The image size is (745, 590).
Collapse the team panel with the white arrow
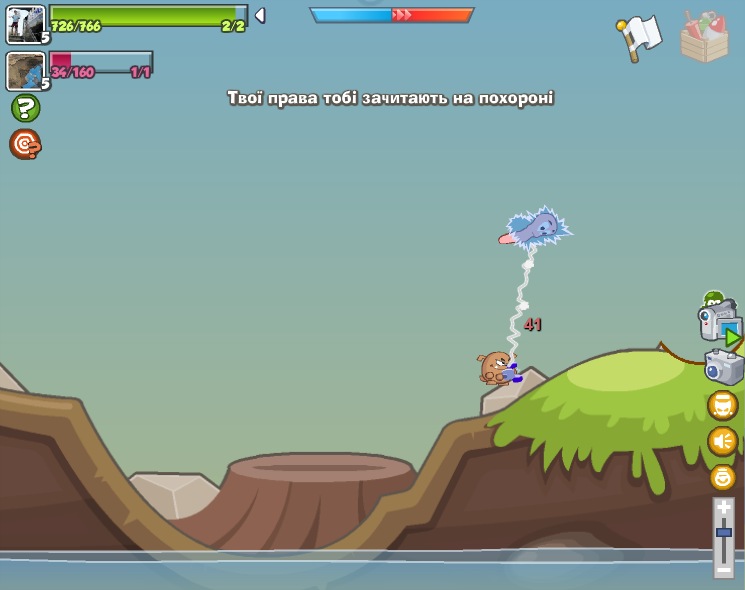click(260, 15)
